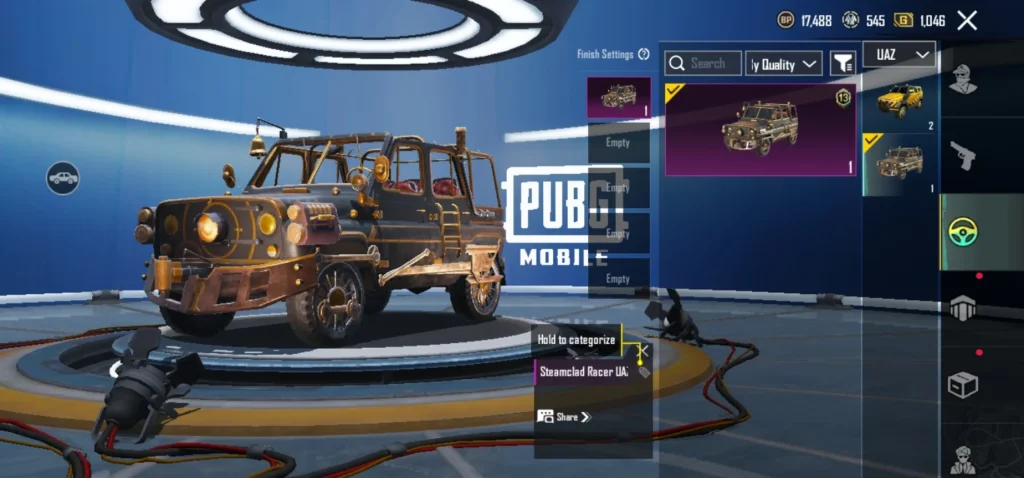Image resolution: width=1024 pixels, height=478 pixels.
Task: Share the Steamclad Racer UAZ
Action: click(x=565, y=416)
